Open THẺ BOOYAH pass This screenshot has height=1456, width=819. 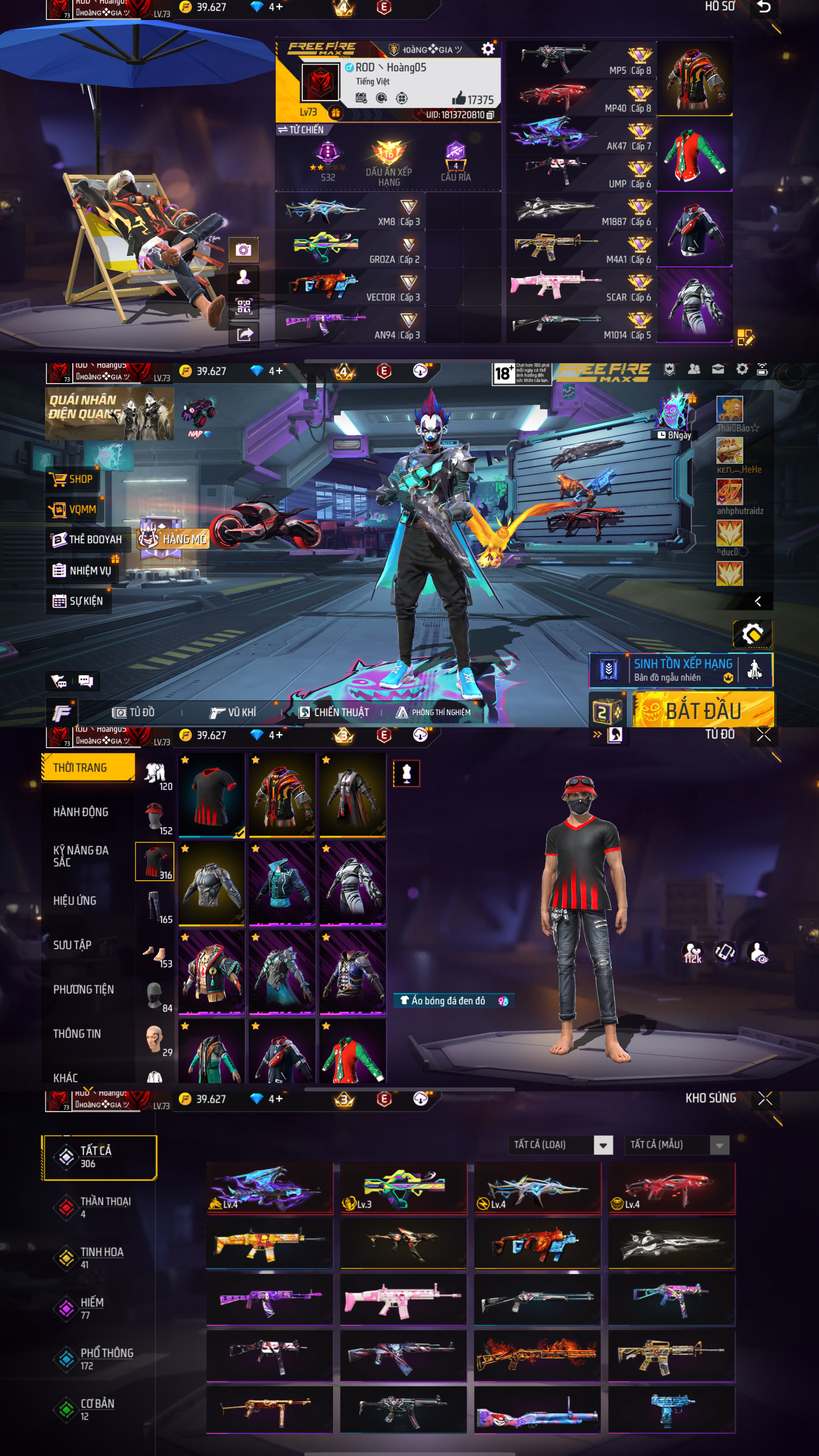click(87, 539)
